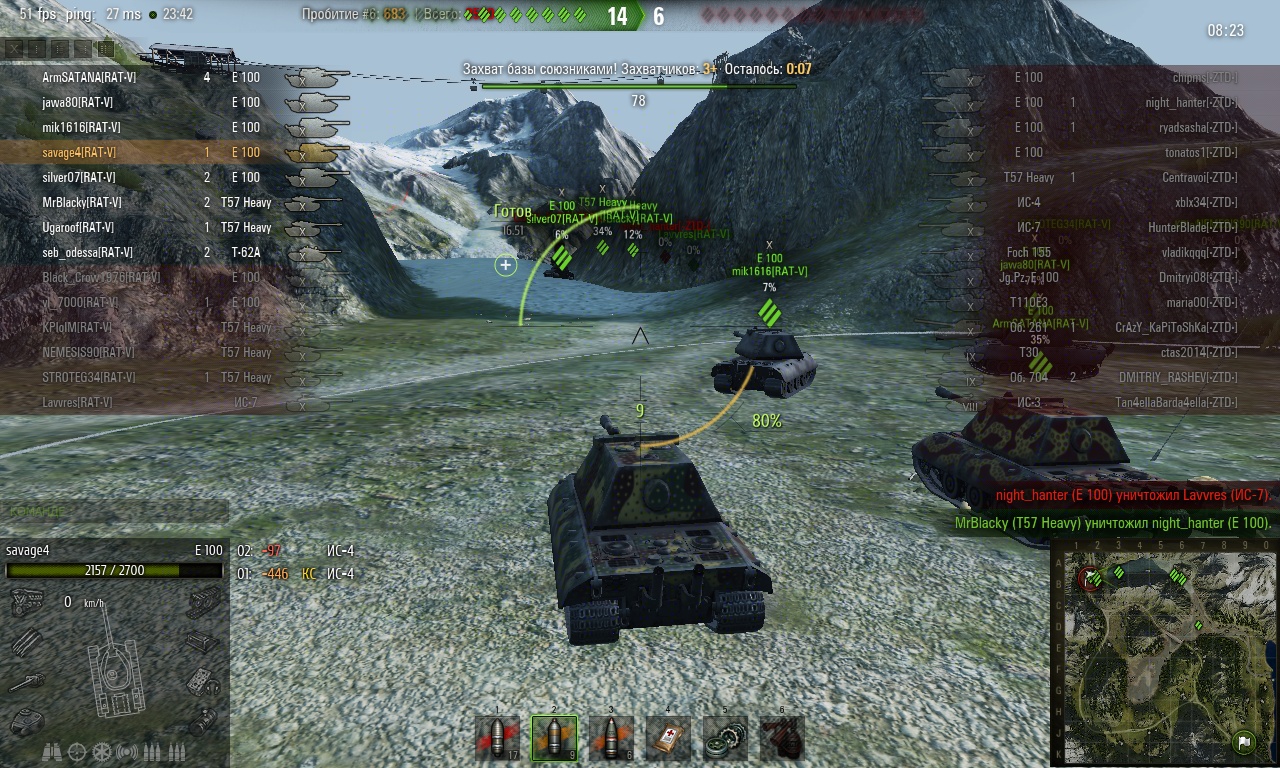Use the first aid kit consumable
The width and height of the screenshot is (1280, 768).
point(668,738)
